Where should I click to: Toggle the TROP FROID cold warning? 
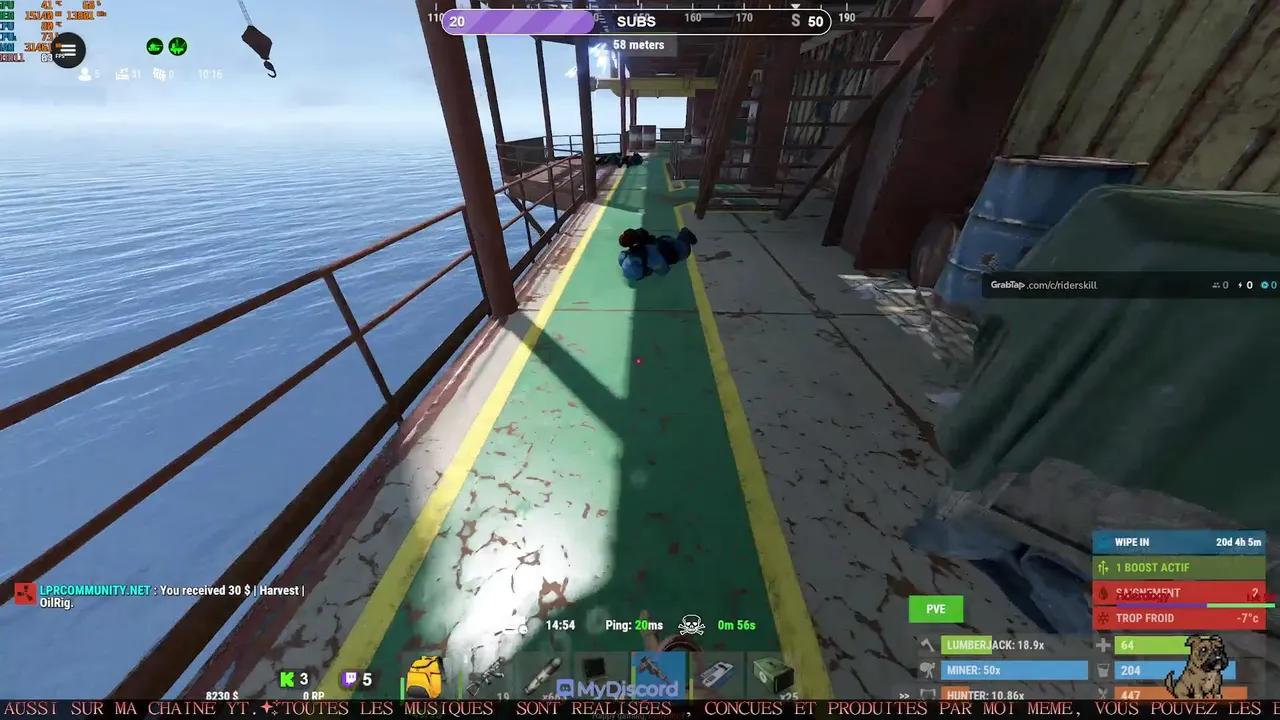point(1180,617)
